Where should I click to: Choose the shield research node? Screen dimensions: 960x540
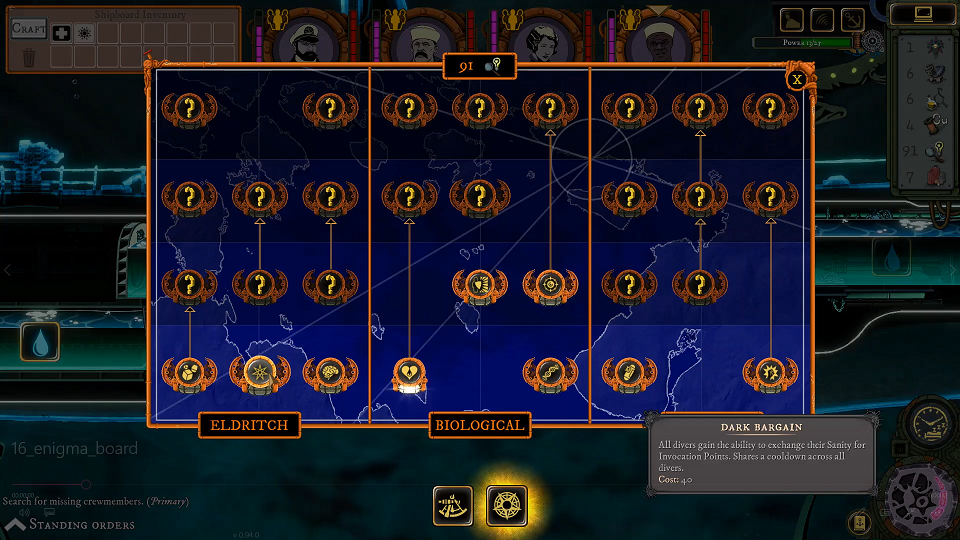(479, 285)
